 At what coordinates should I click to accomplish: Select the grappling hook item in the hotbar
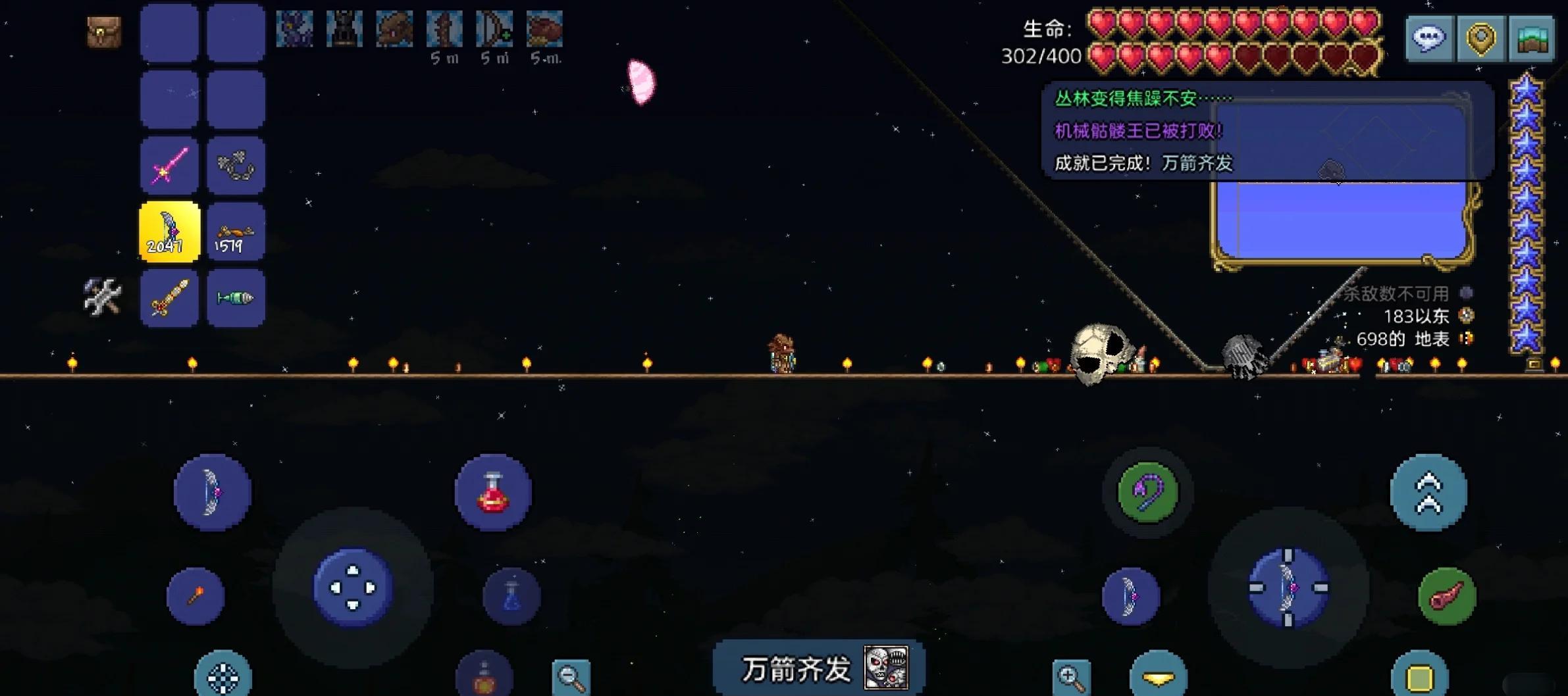tap(236, 164)
